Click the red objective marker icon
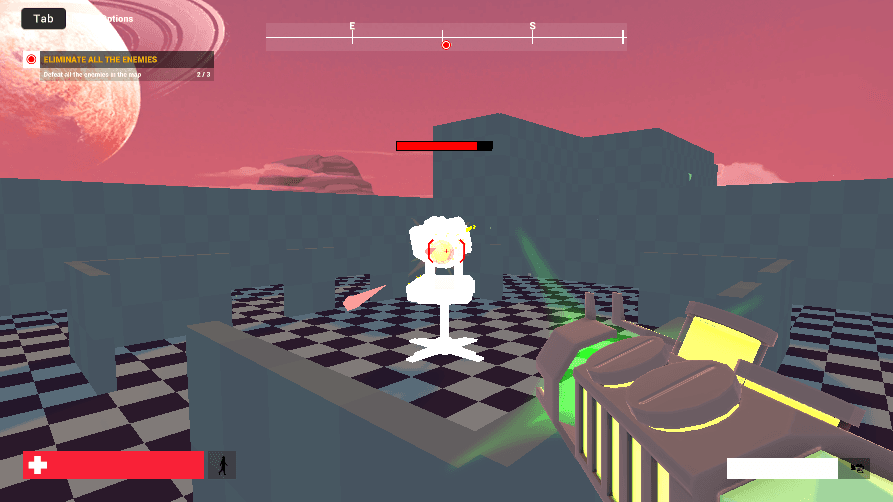This screenshot has width=893, height=502. (x=31, y=60)
